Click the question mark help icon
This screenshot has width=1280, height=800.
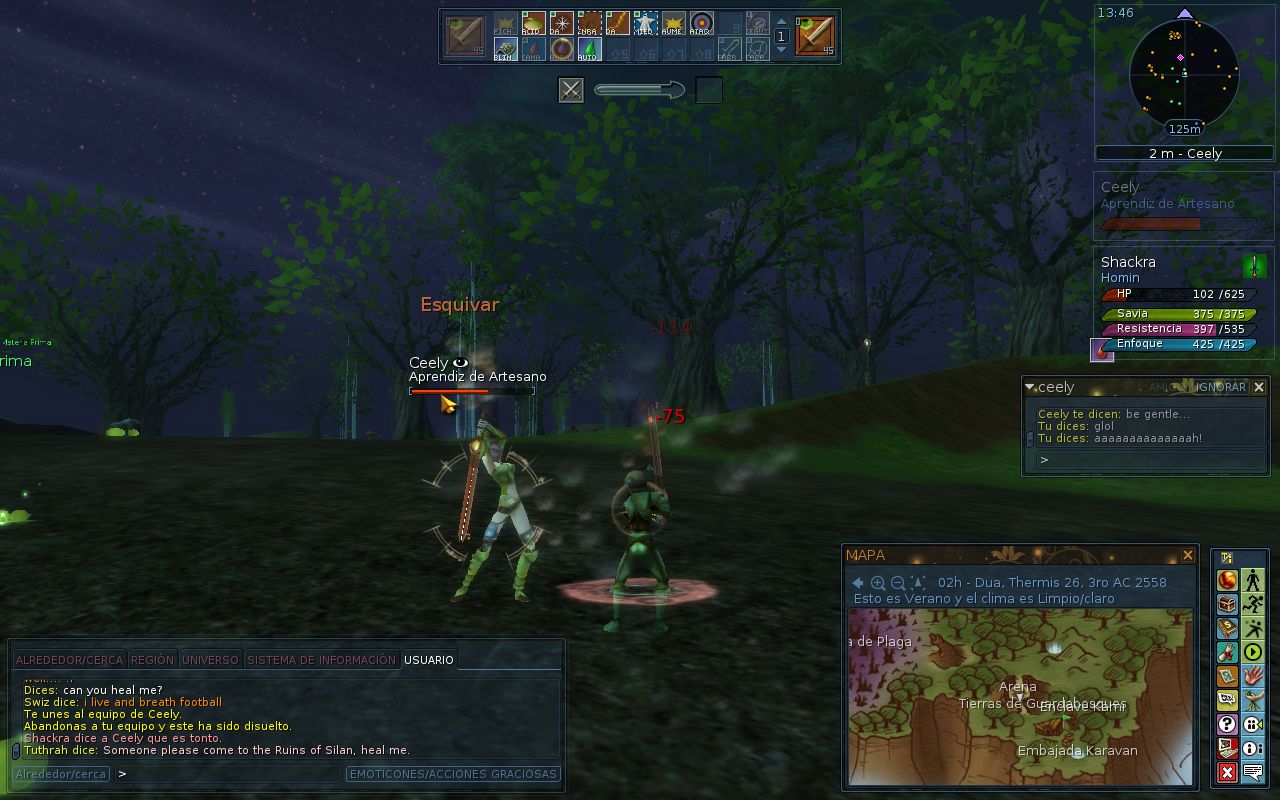[x=1227, y=724]
